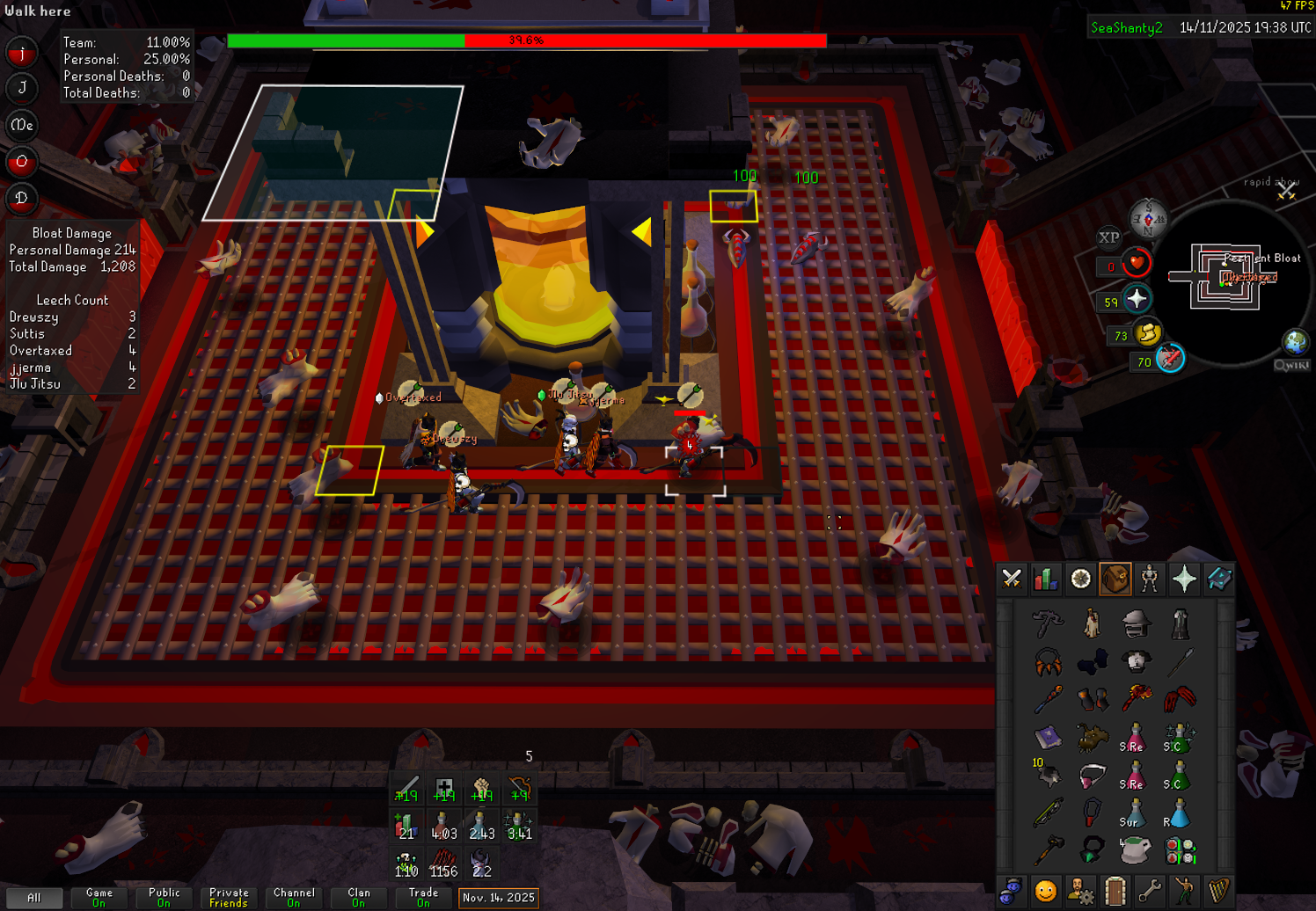1316x911 pixels.
Task: Select the Clan chat filter tab
Action: 359,897
